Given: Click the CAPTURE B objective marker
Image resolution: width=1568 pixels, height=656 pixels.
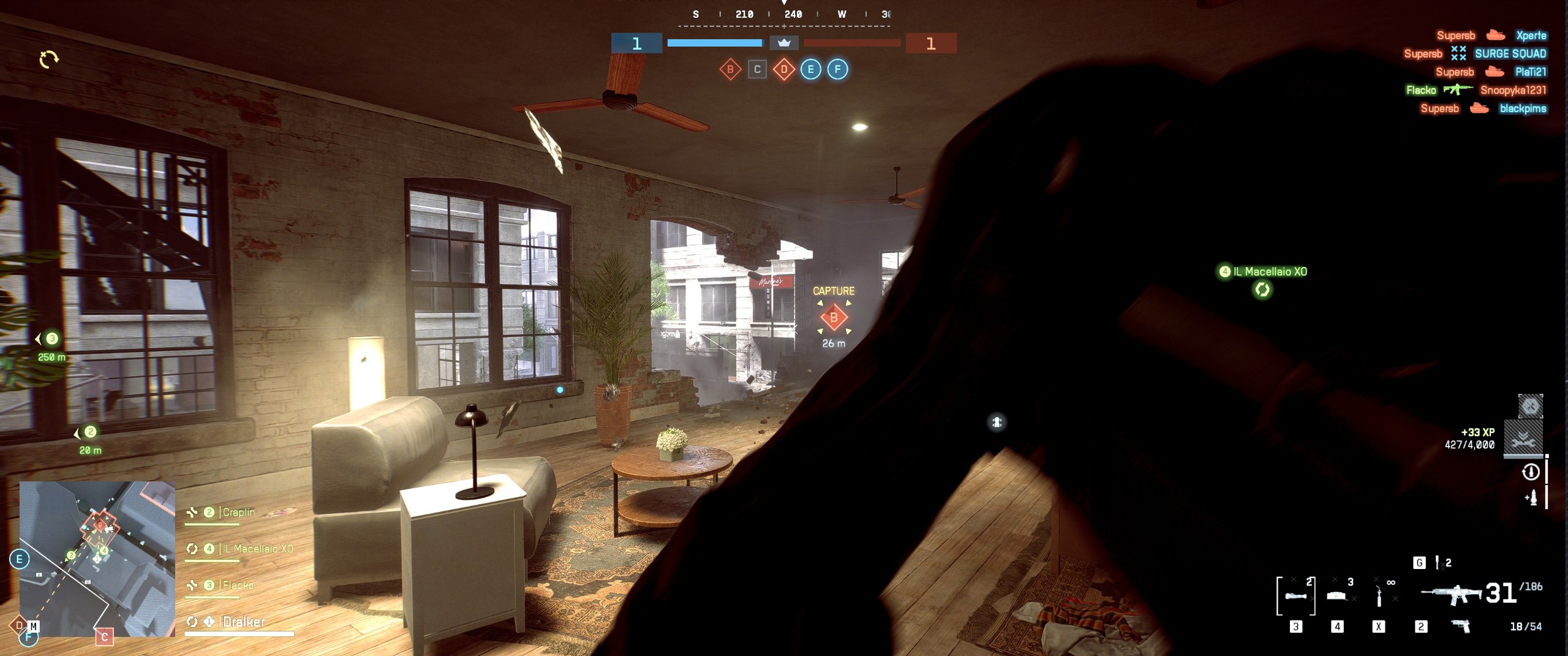Looking at the screenshot, I should click(x=834, y=317).
